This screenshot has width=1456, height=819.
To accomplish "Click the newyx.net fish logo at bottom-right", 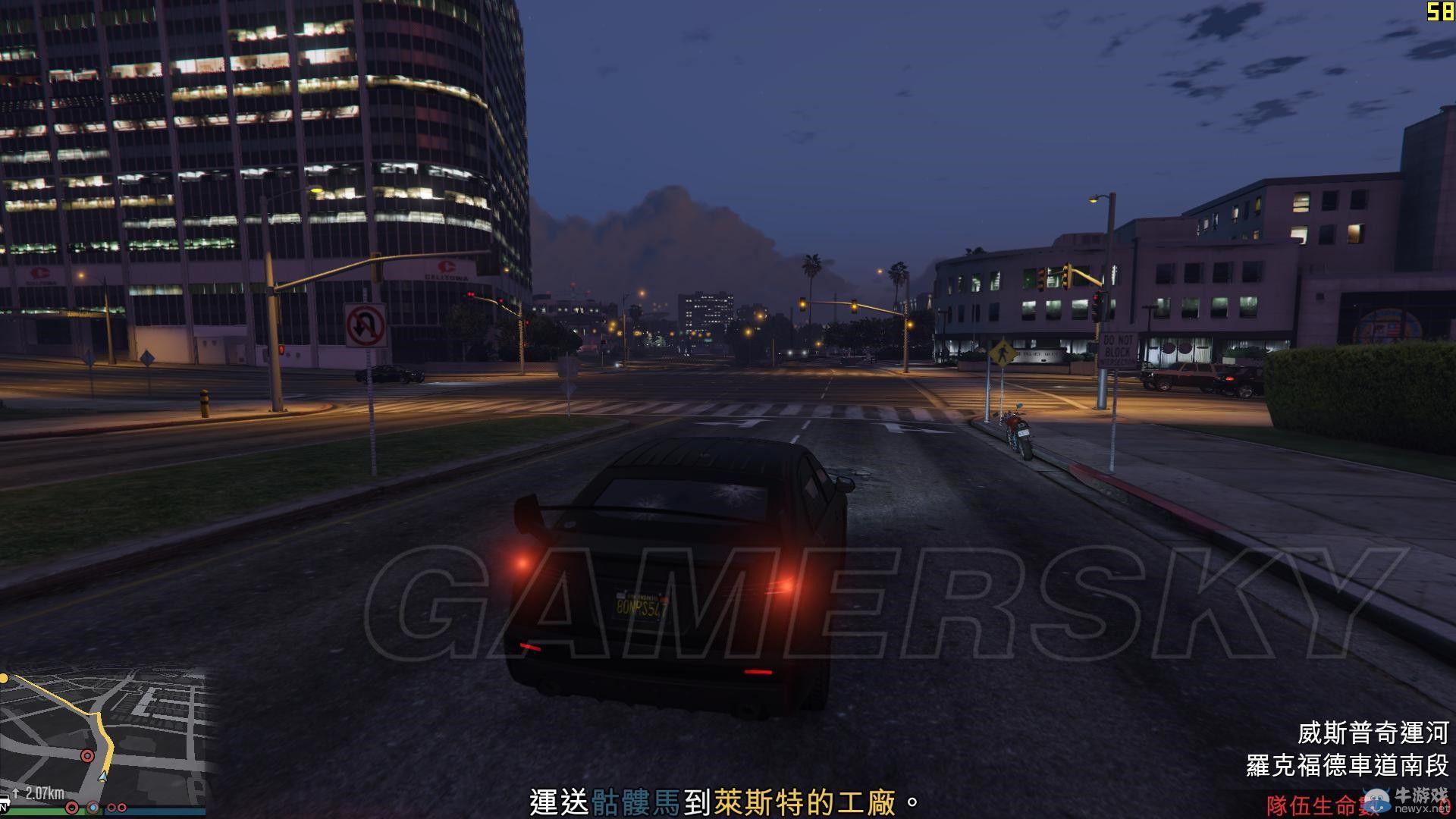I will 1375,802.
